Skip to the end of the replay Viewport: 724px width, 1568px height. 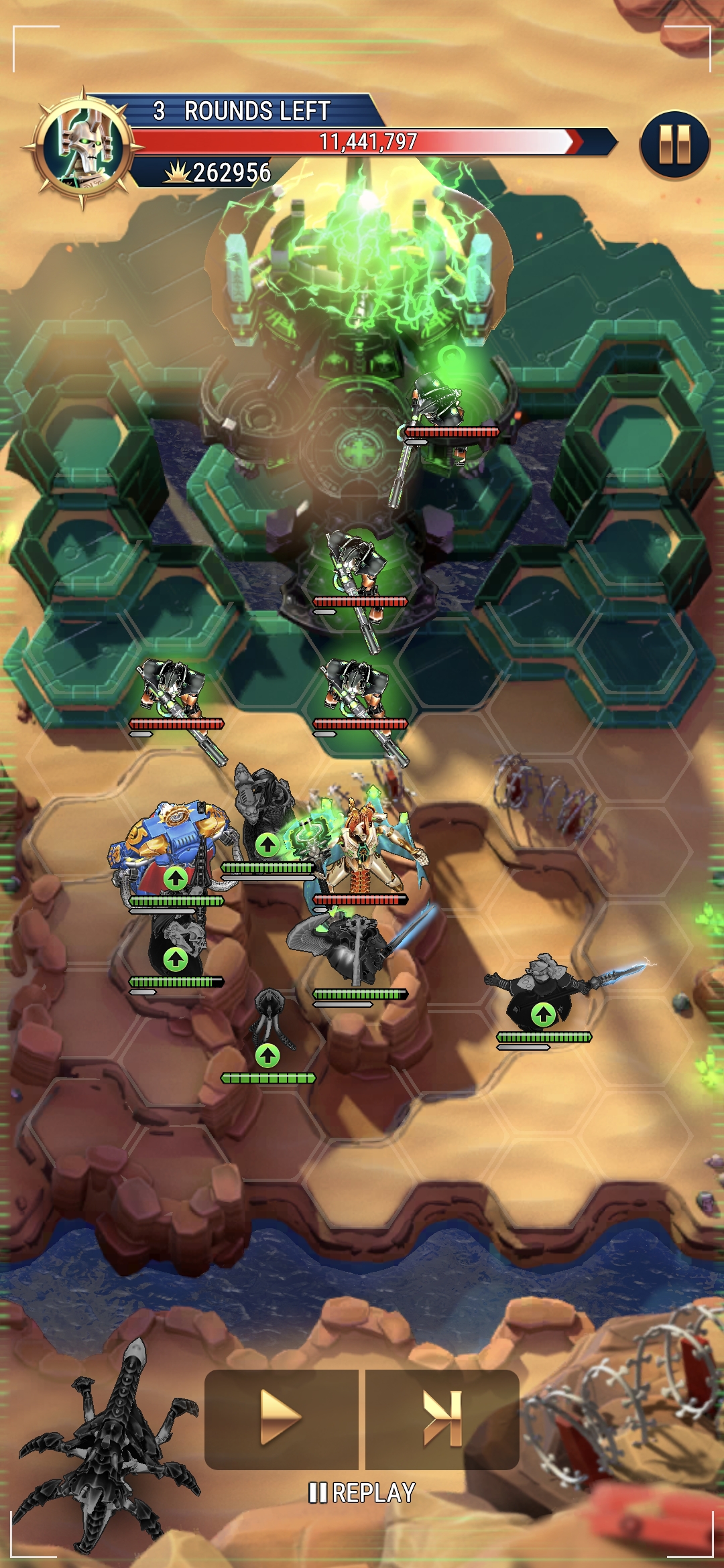click(x=442, y=1418)
